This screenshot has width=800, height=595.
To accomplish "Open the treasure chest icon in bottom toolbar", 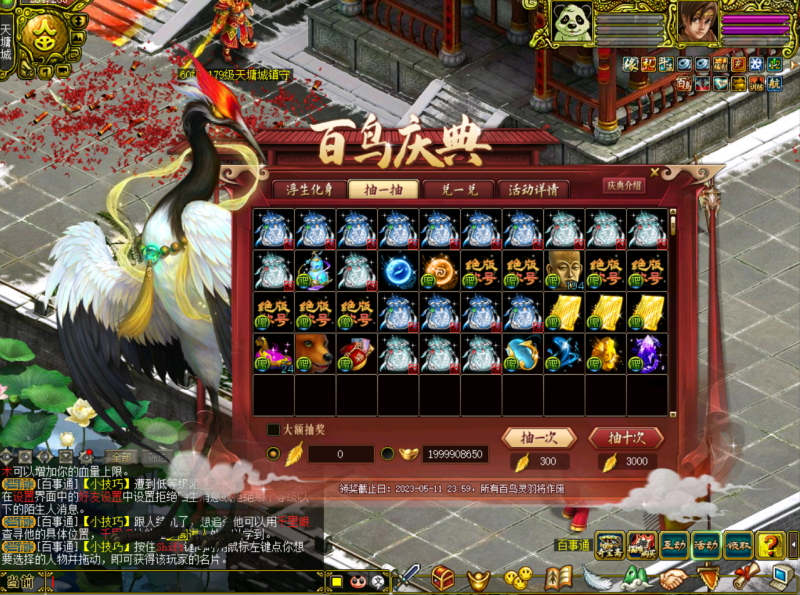I will [x=443, y=577].
